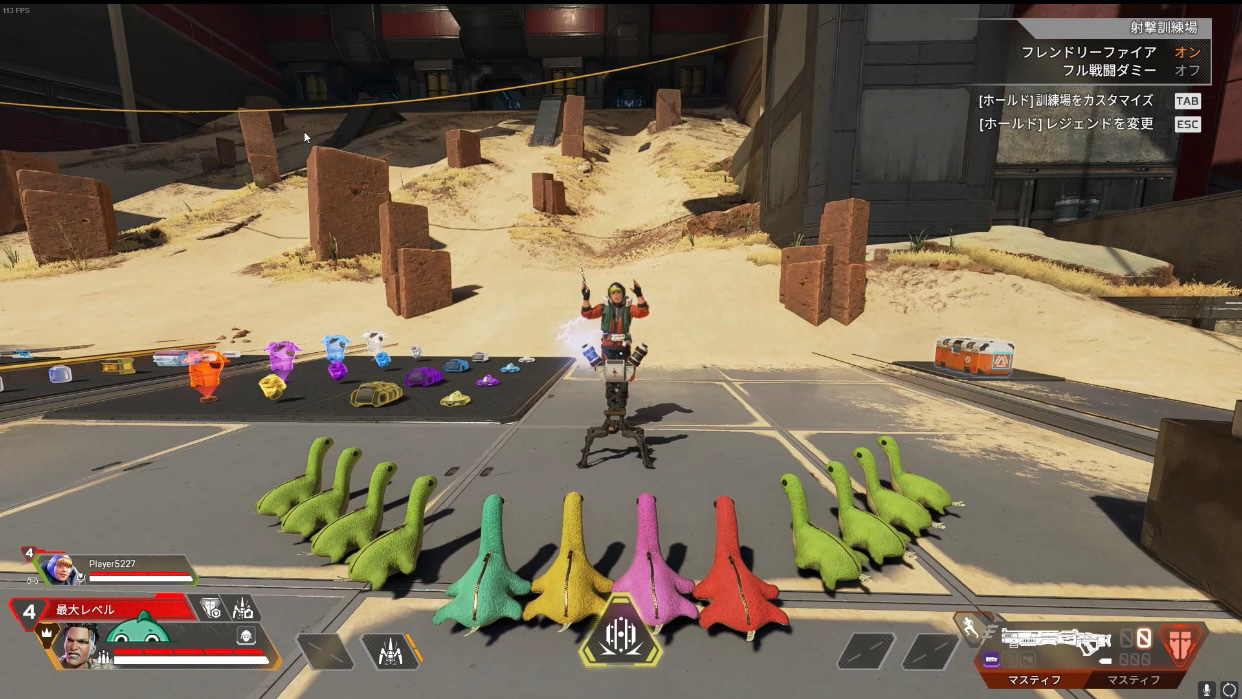Toggle the microphone icon

coord(1208,689)
